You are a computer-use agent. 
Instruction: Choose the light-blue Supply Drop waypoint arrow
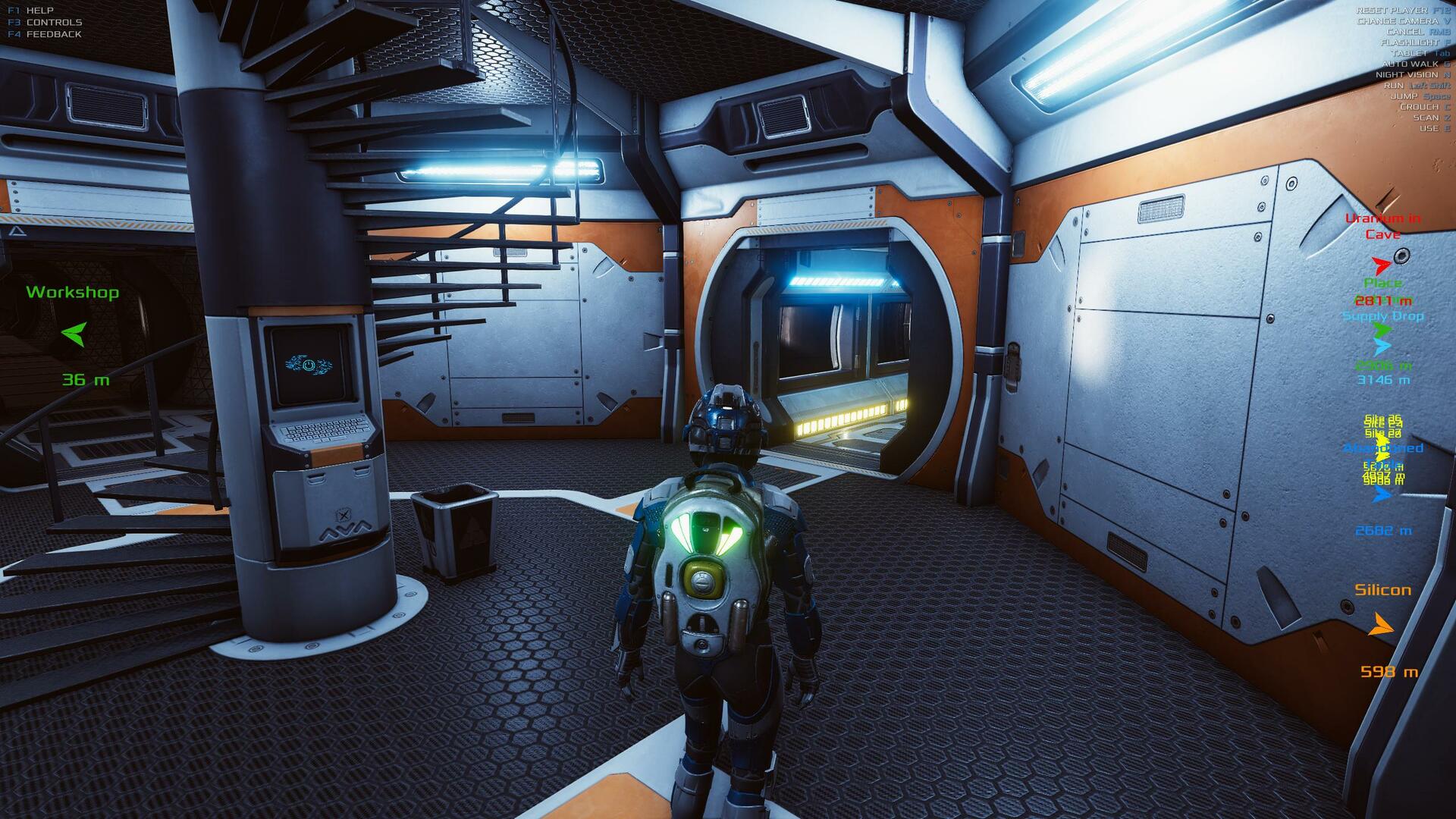pyautogui.click(x=1382, y=347)
